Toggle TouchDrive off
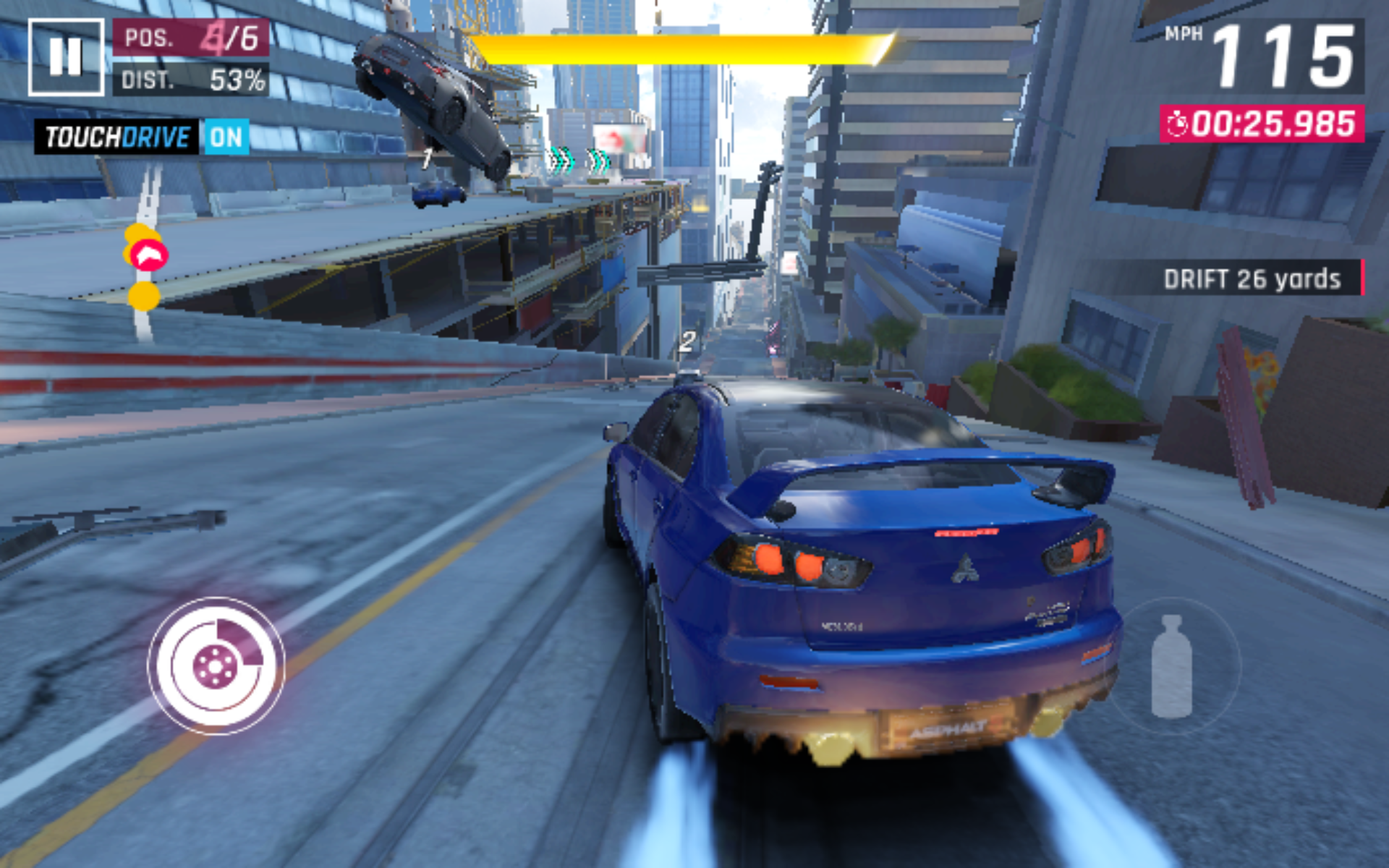1389x868 pixels. [225, 137]
